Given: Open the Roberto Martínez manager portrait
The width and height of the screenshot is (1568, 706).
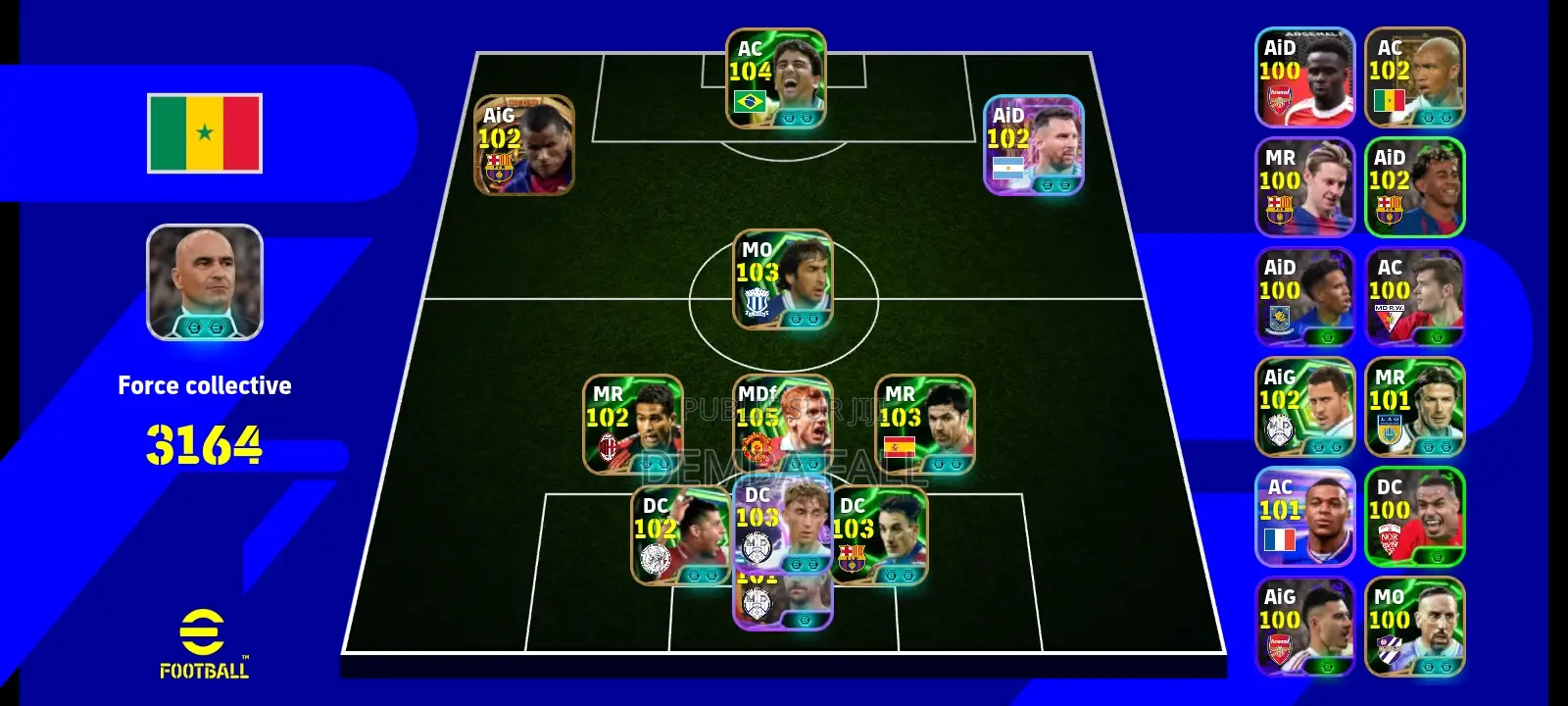Looking at the screenshot, I should (204, 284).
